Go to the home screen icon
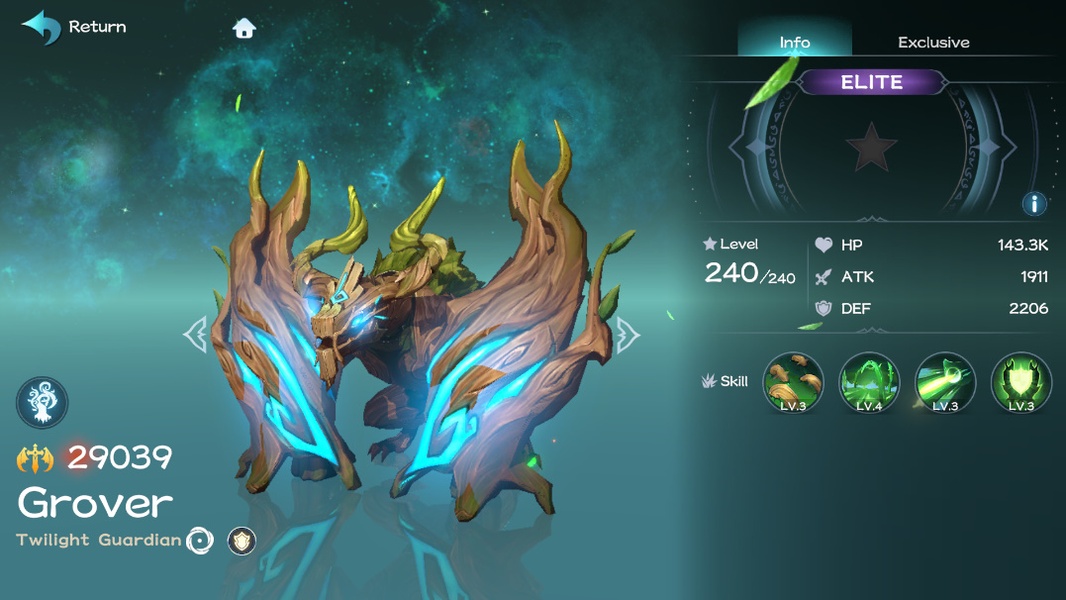Screen dimensions: 1066x600 [244, 28]
